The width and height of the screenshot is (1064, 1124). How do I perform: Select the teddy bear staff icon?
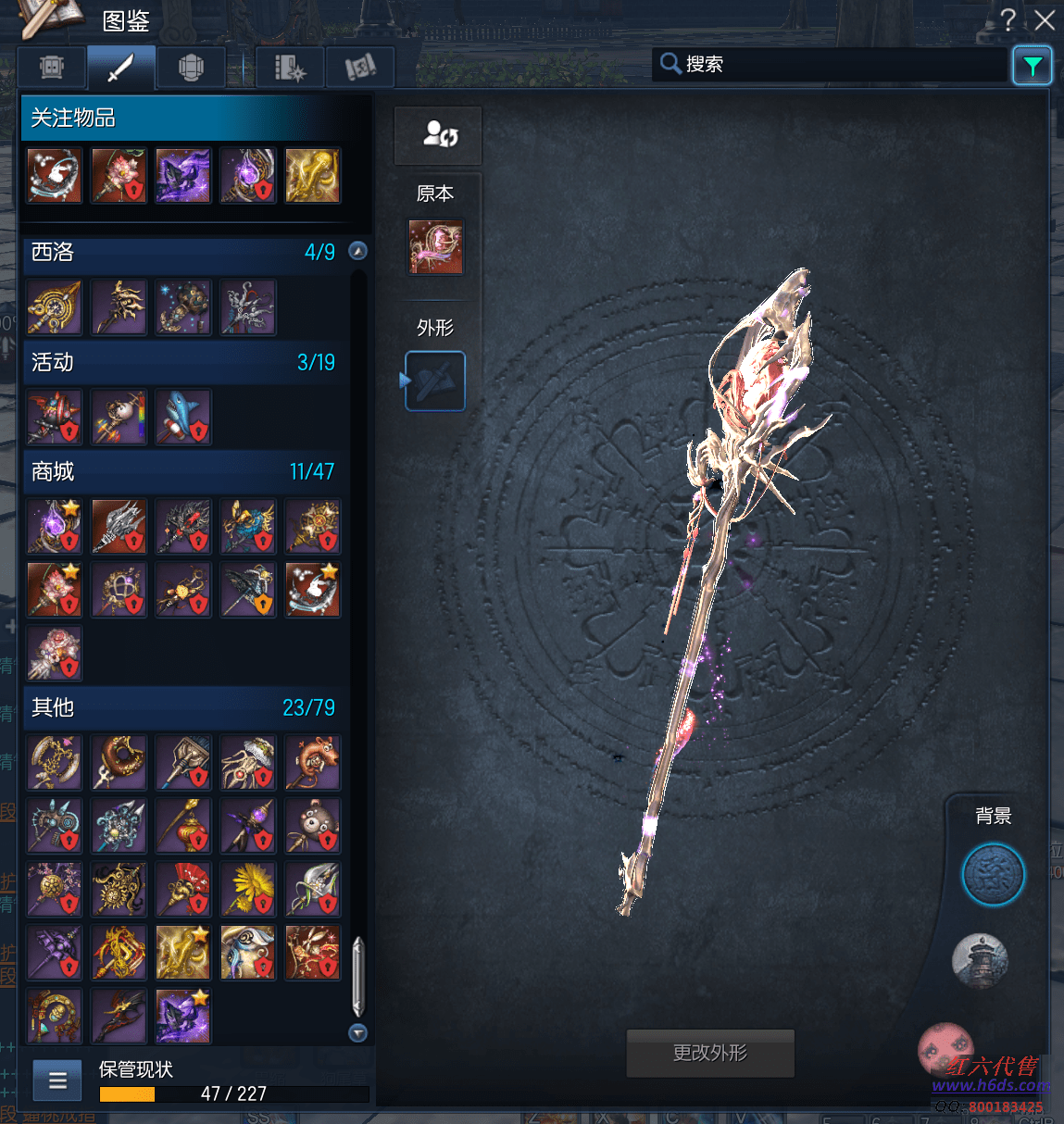pos(312,826)
